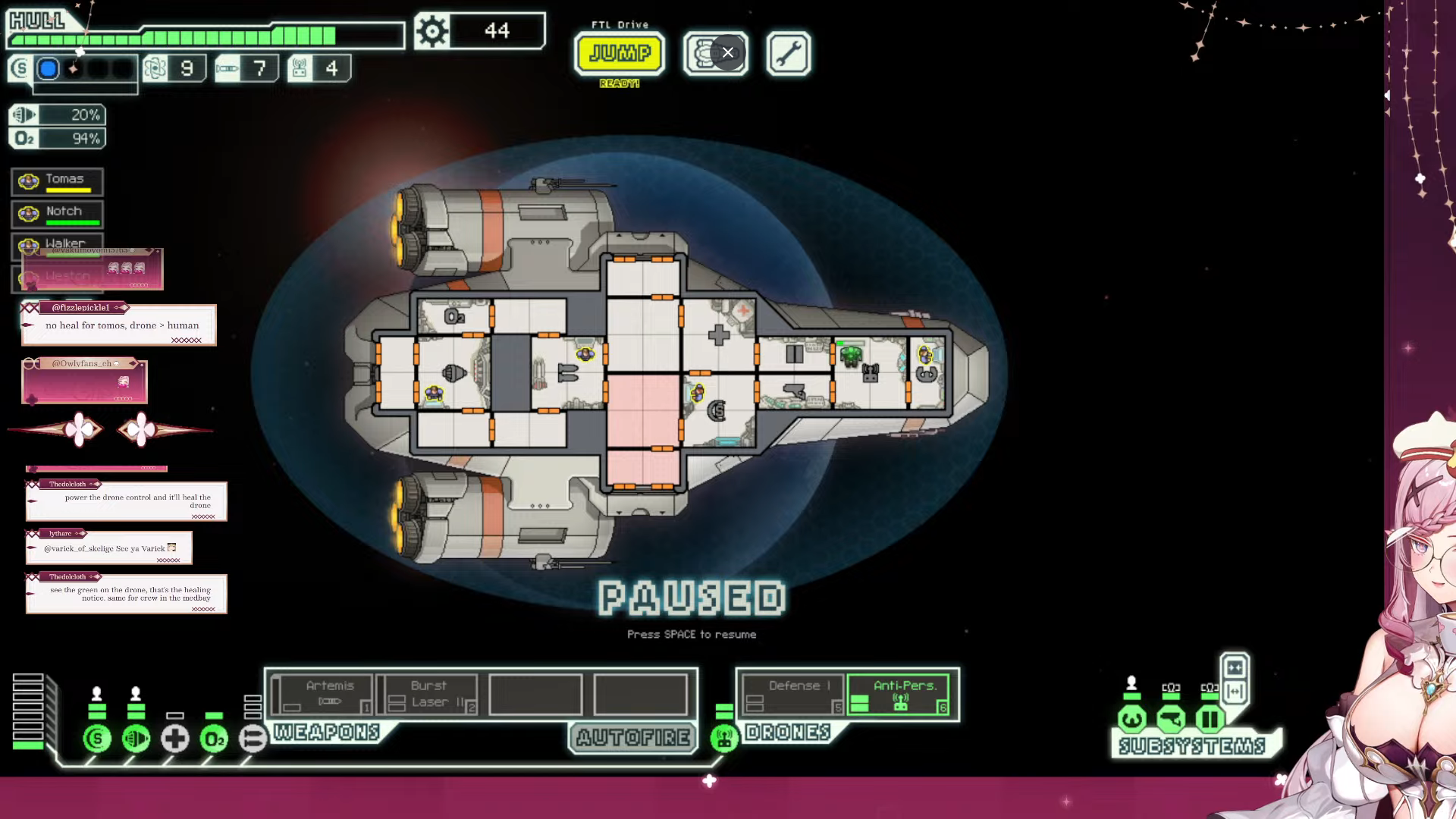1456x819 pixels.
Task: Select crew member Notch
Action: 58,214
